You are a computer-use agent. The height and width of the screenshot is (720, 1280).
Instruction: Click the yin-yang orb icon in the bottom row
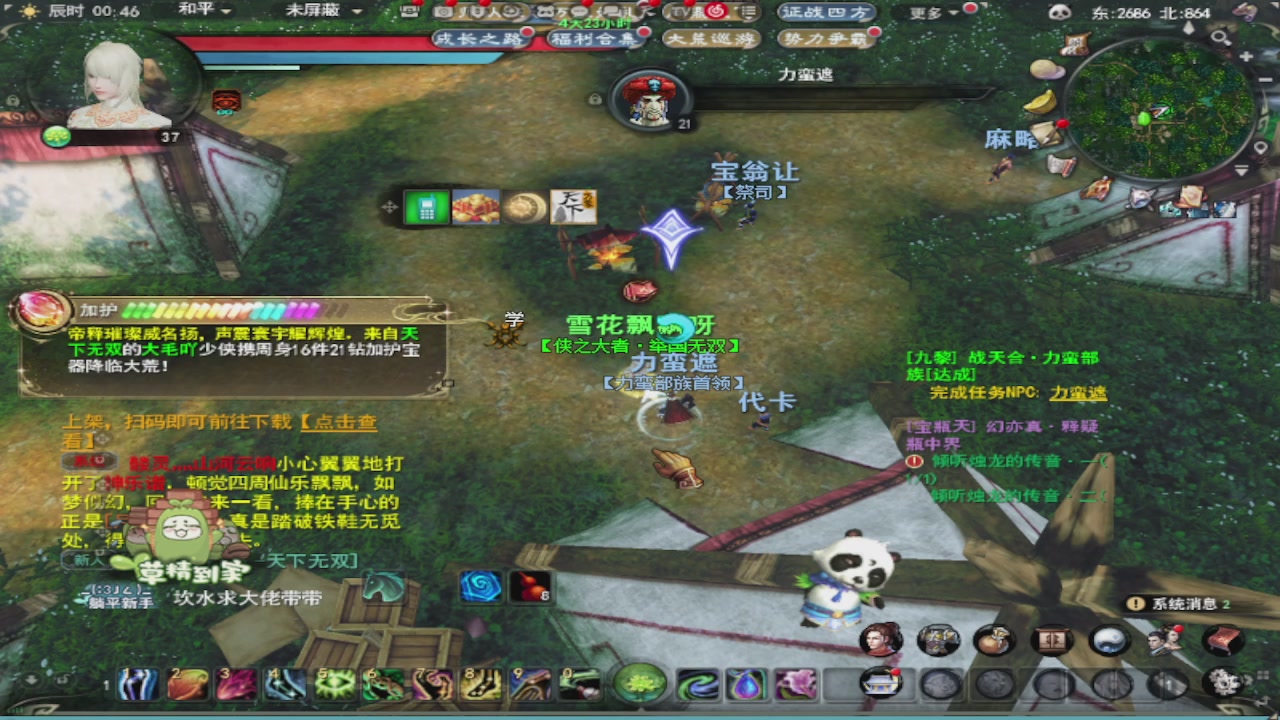coord(1106,639)
